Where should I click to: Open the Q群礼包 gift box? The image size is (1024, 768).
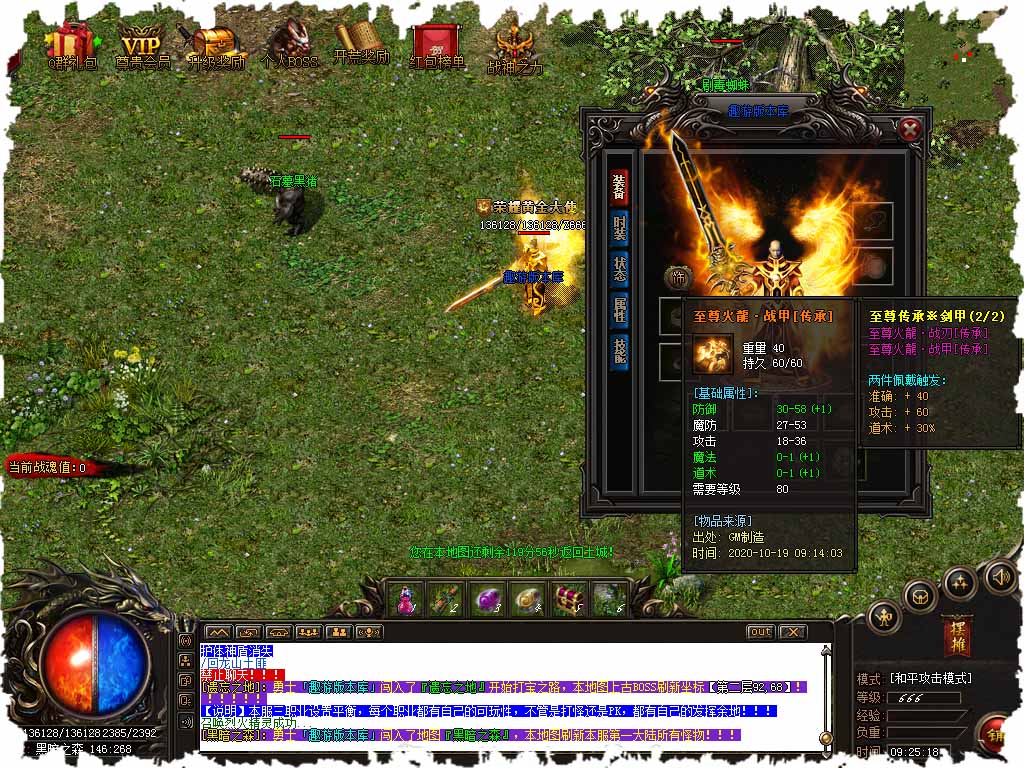pyautogui.click(x=72, y=45)
